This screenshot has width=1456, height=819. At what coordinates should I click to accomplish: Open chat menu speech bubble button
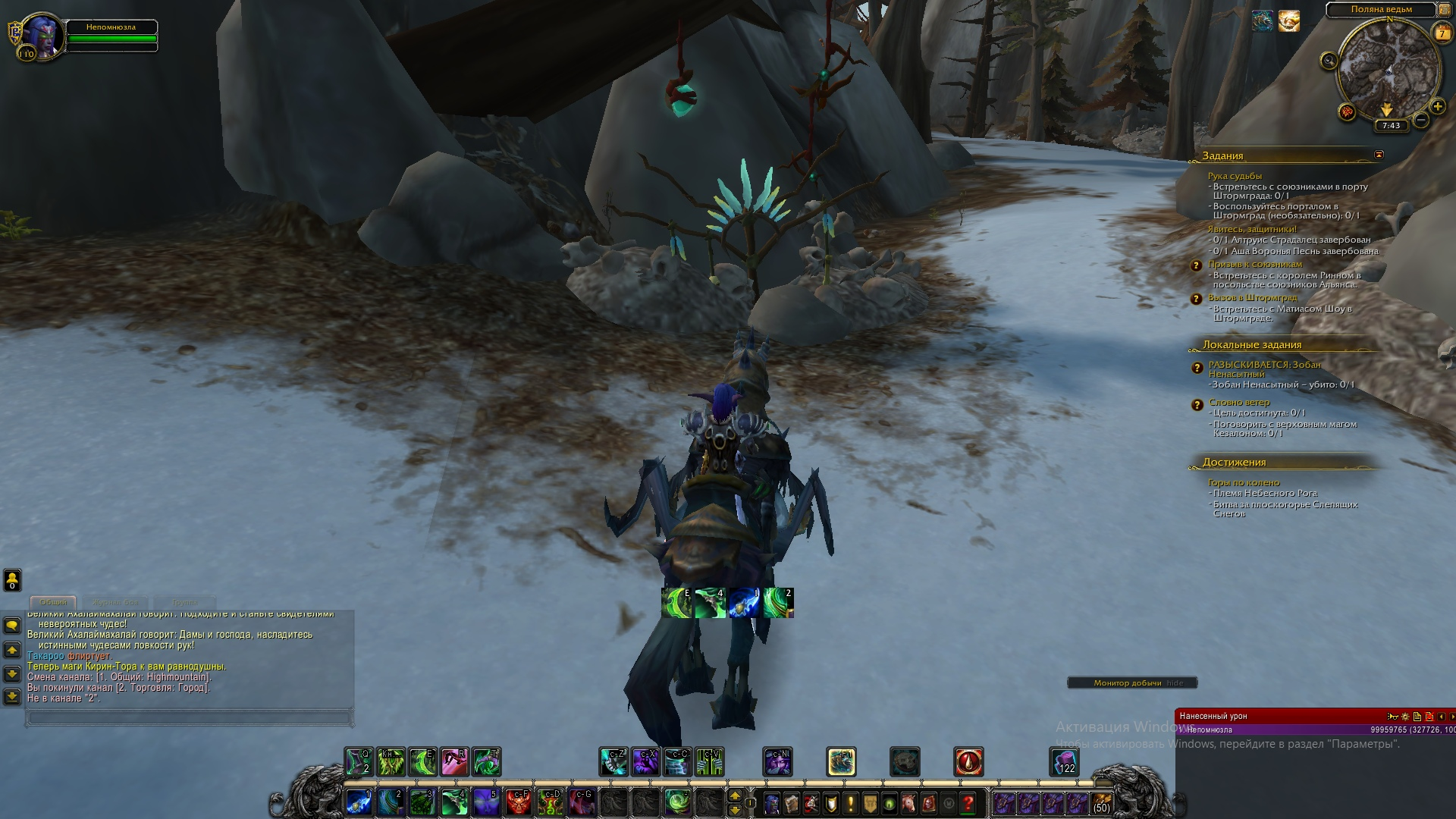(12, 626)
